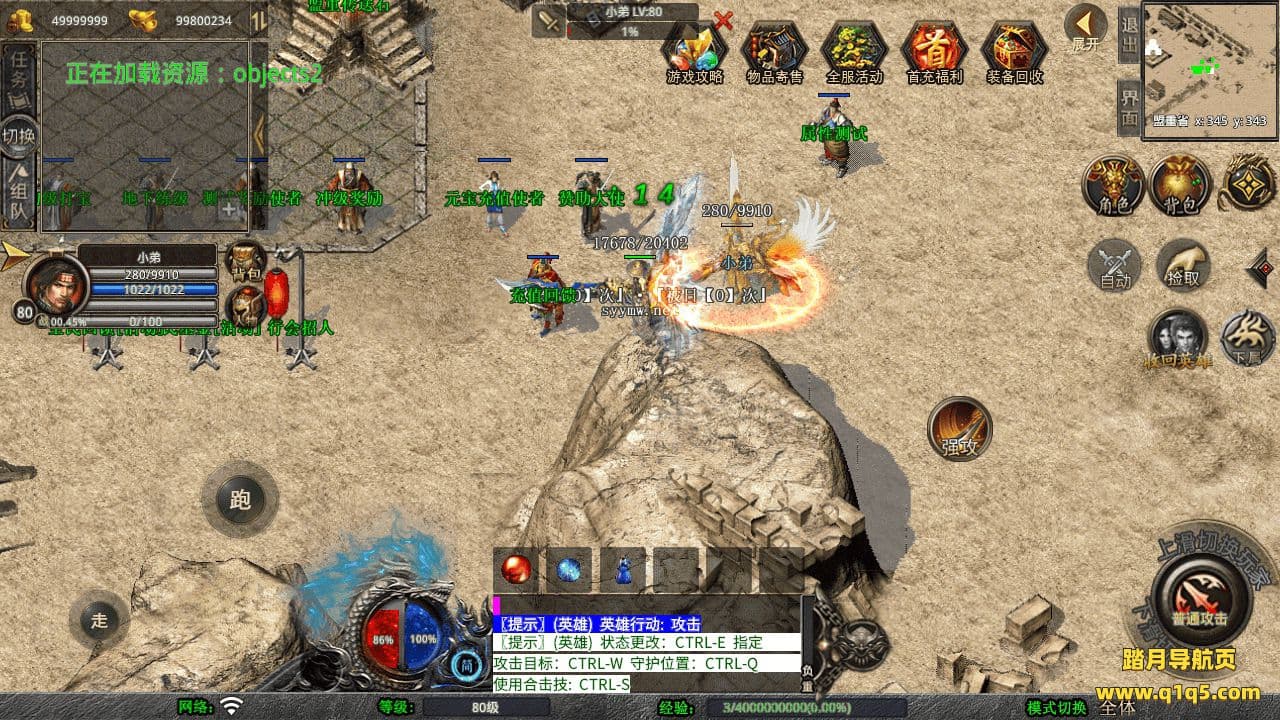Close the target info with red X
Viewport: 1280px width, 720px height.
723,20
